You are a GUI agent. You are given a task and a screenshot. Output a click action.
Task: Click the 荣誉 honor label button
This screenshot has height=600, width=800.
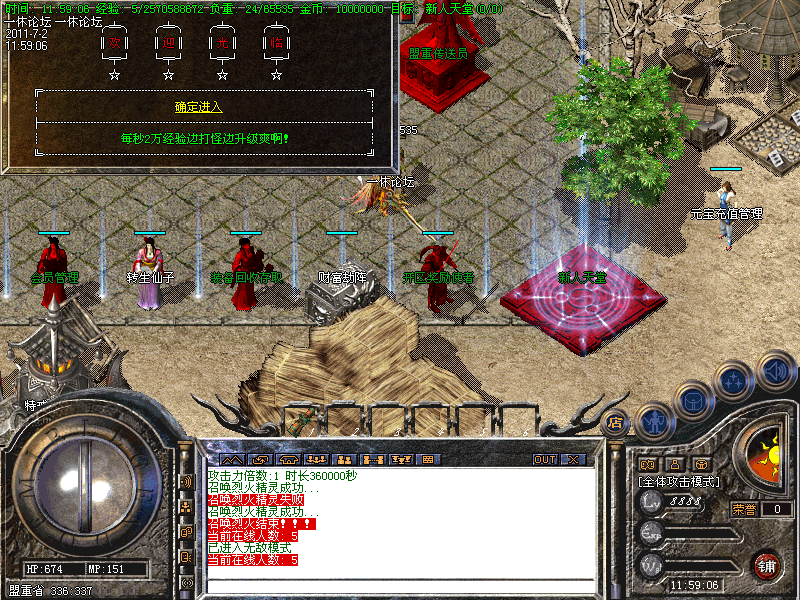tap(743, 509)
